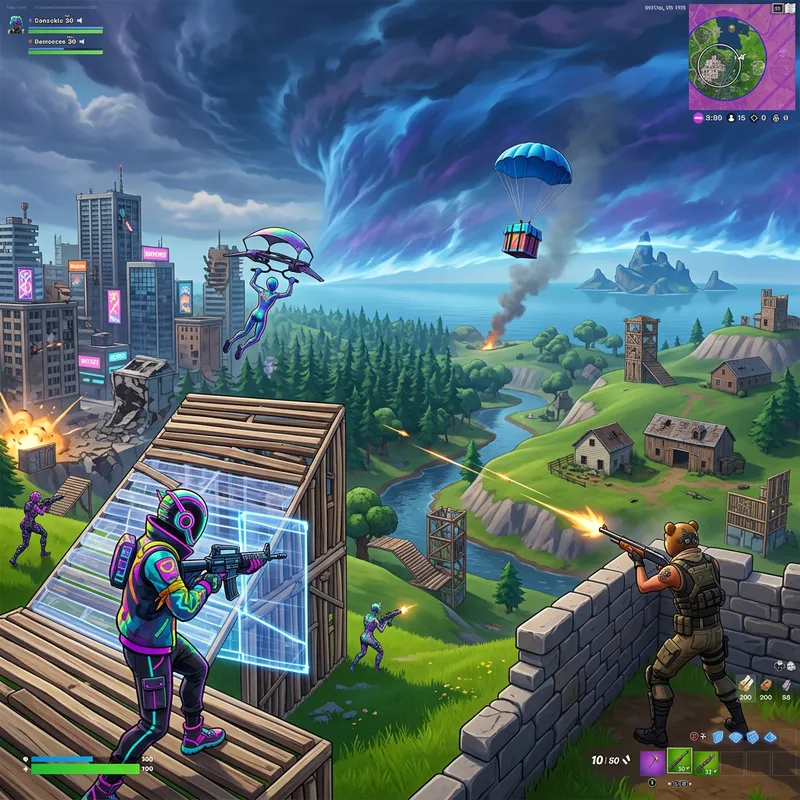The image size is (800, 800).
Task: Click the squad leader's avatar portrait
Action: (17, 25)
